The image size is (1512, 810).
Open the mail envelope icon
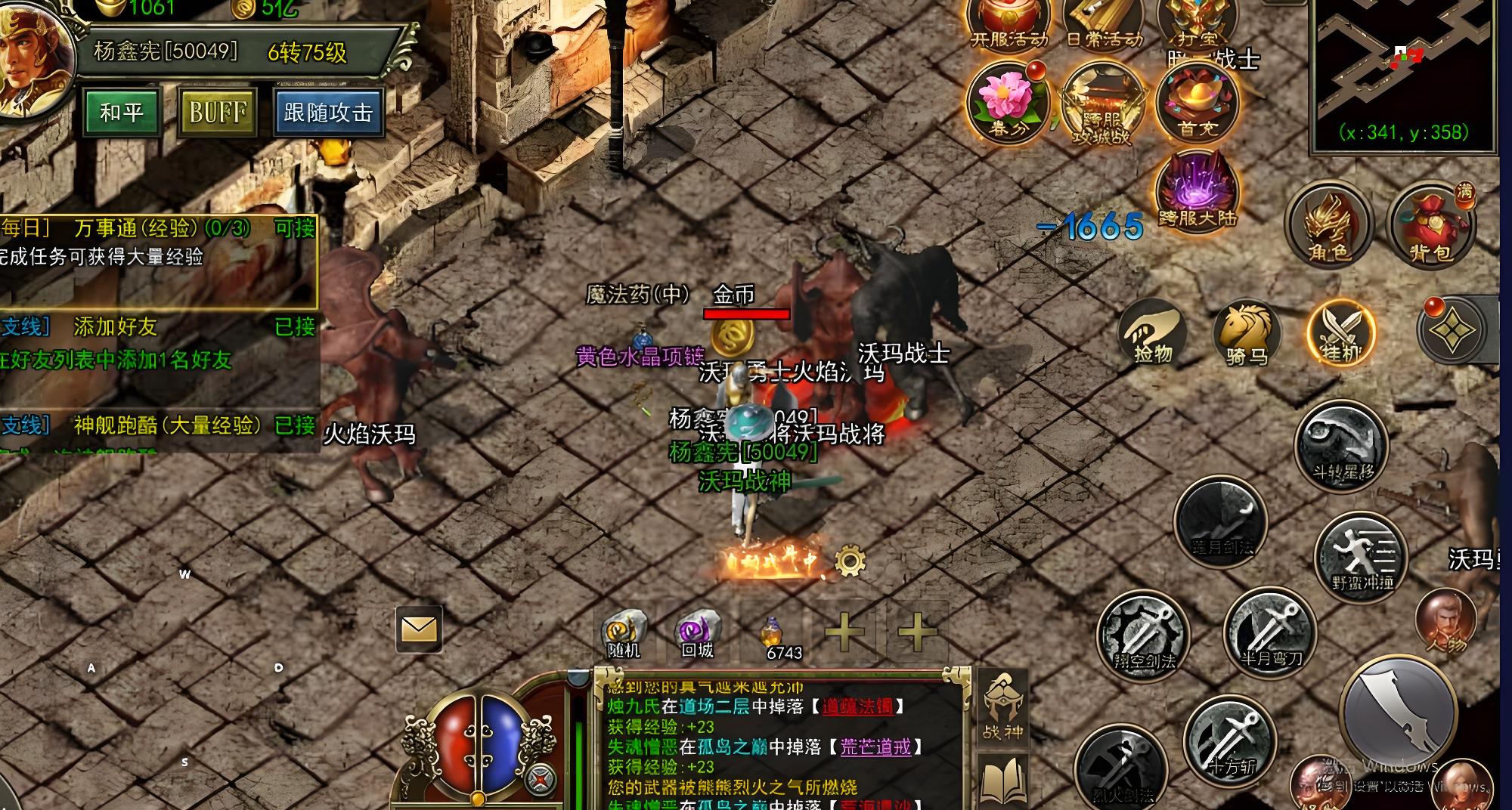pos(420,629)
